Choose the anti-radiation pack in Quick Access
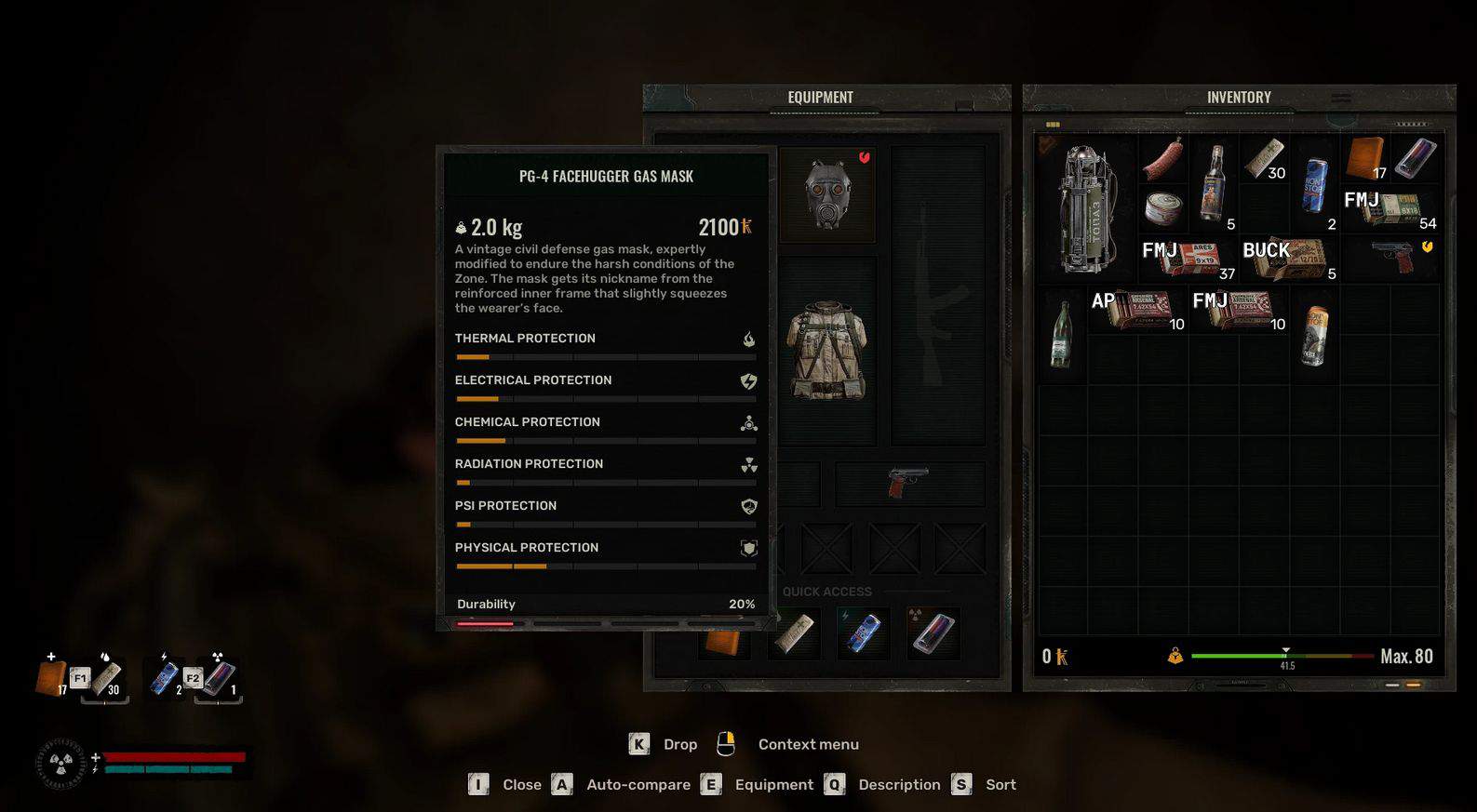The image size is (1477, 812). pos(933,632)
